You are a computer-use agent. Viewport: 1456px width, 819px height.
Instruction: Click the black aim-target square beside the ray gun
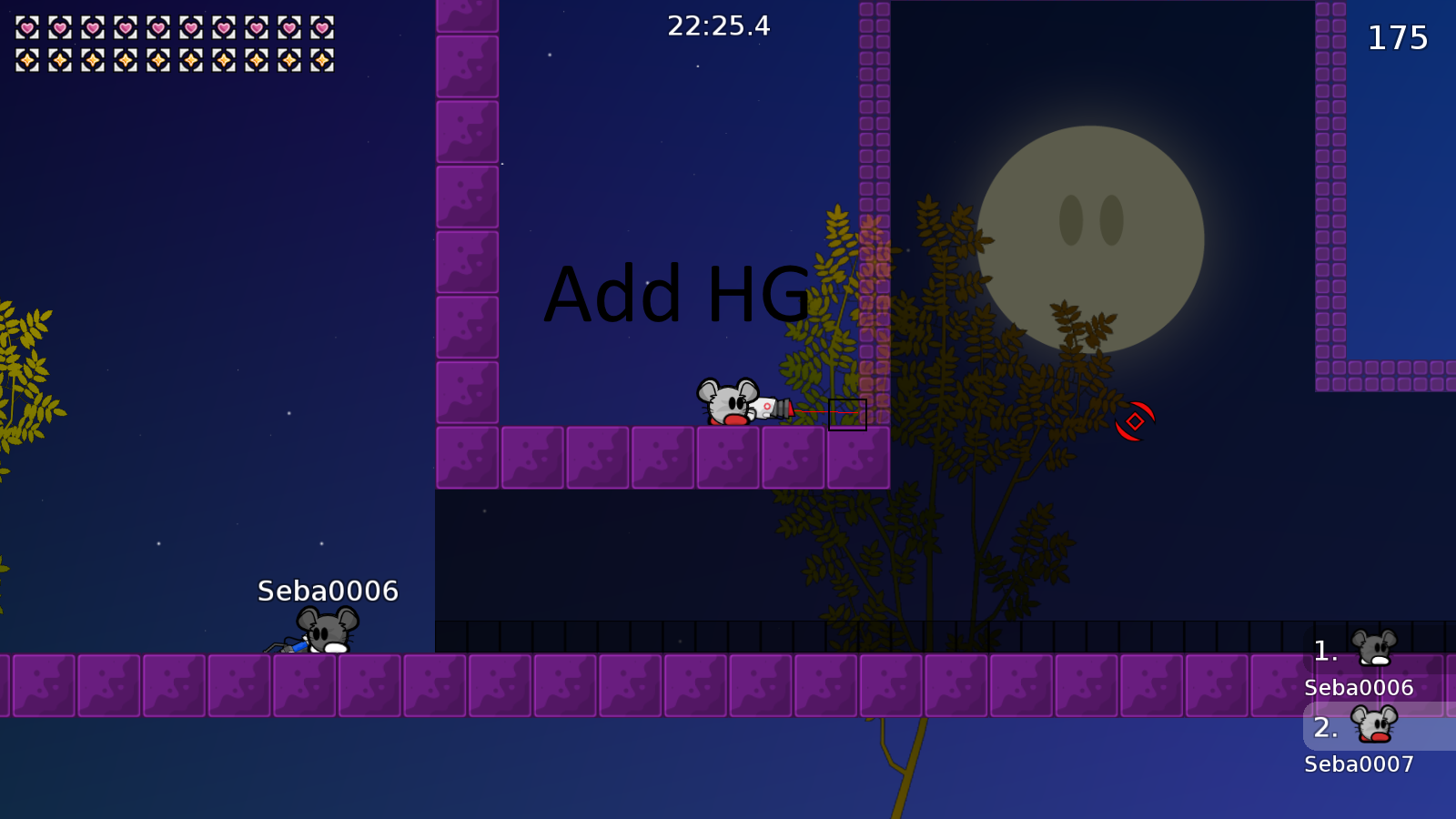point(848,414)
